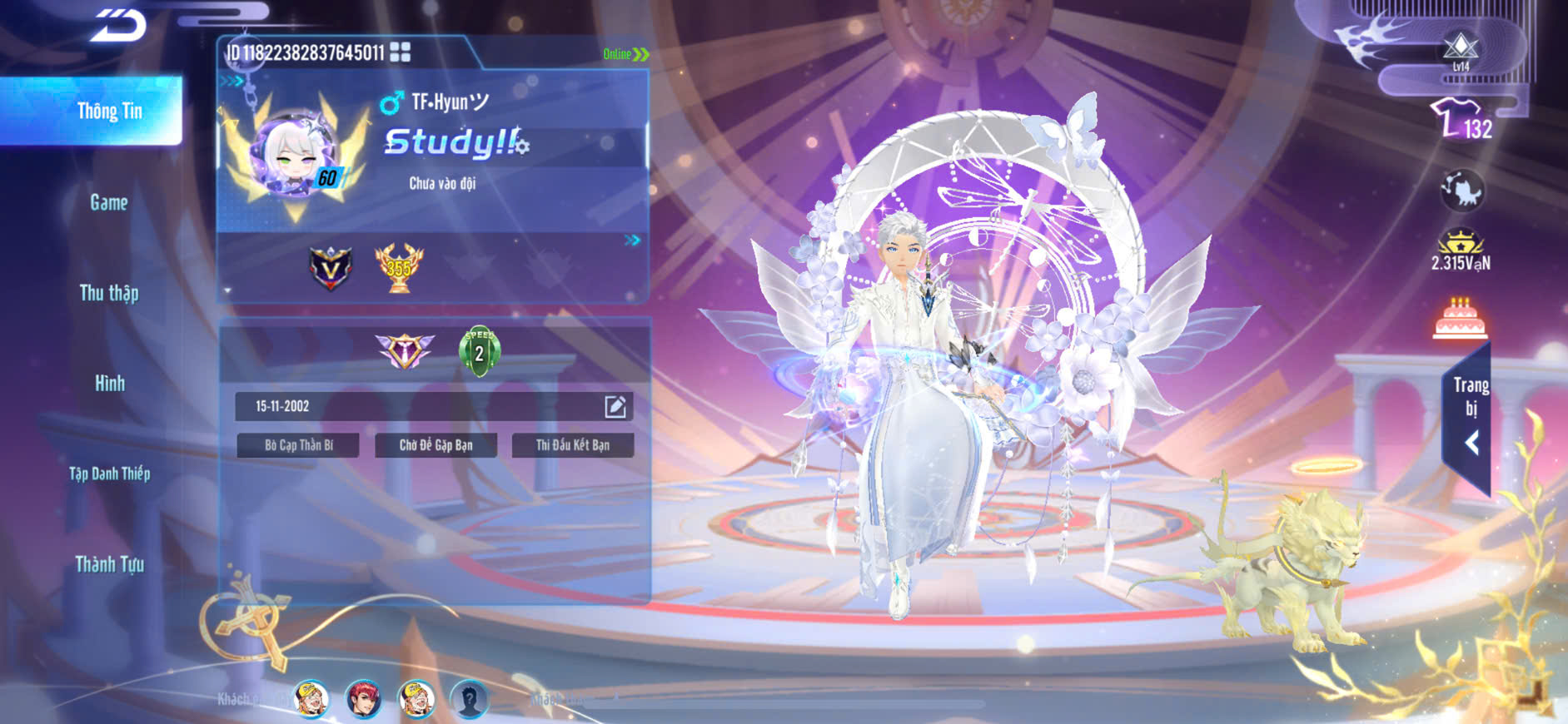Select the Bò Cạp Thần Bí tag
Screen dimensions: 1568x724
[x=298, y=445]
